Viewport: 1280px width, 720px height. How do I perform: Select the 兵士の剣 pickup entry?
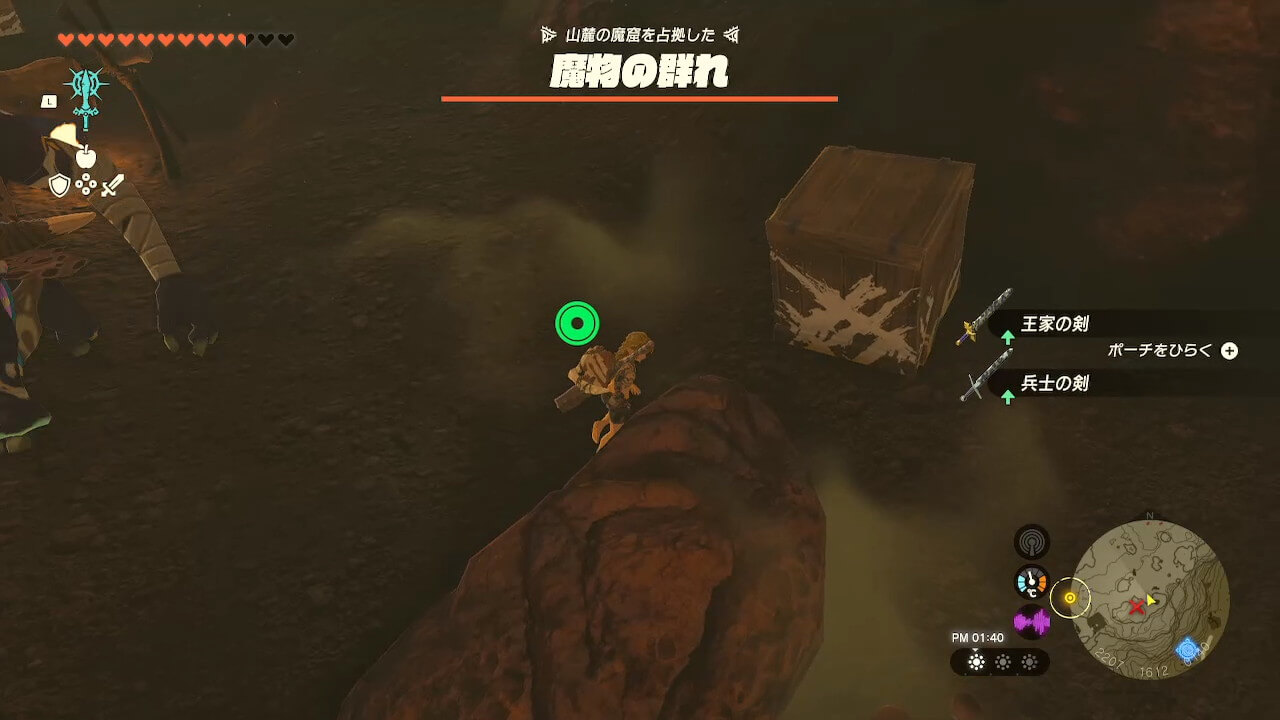[x=1054, y=383]
